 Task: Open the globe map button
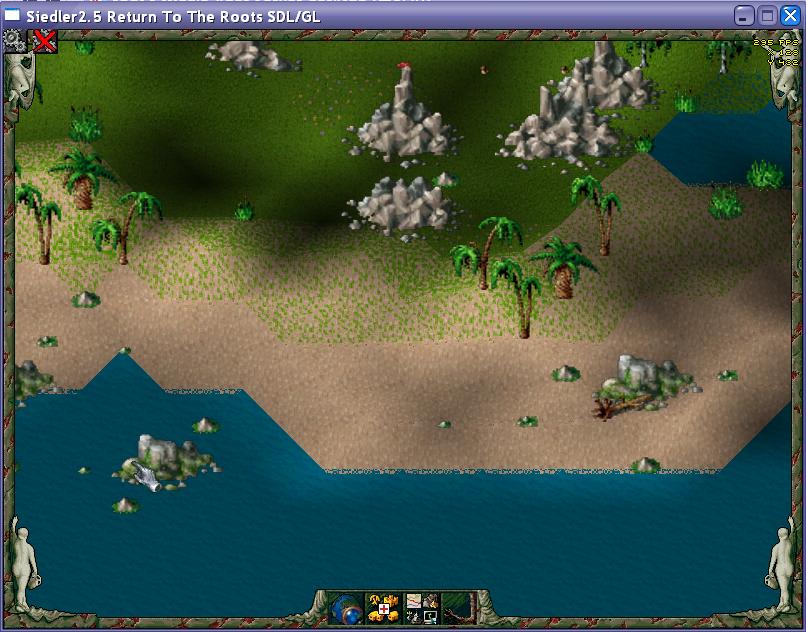(347, 608)
